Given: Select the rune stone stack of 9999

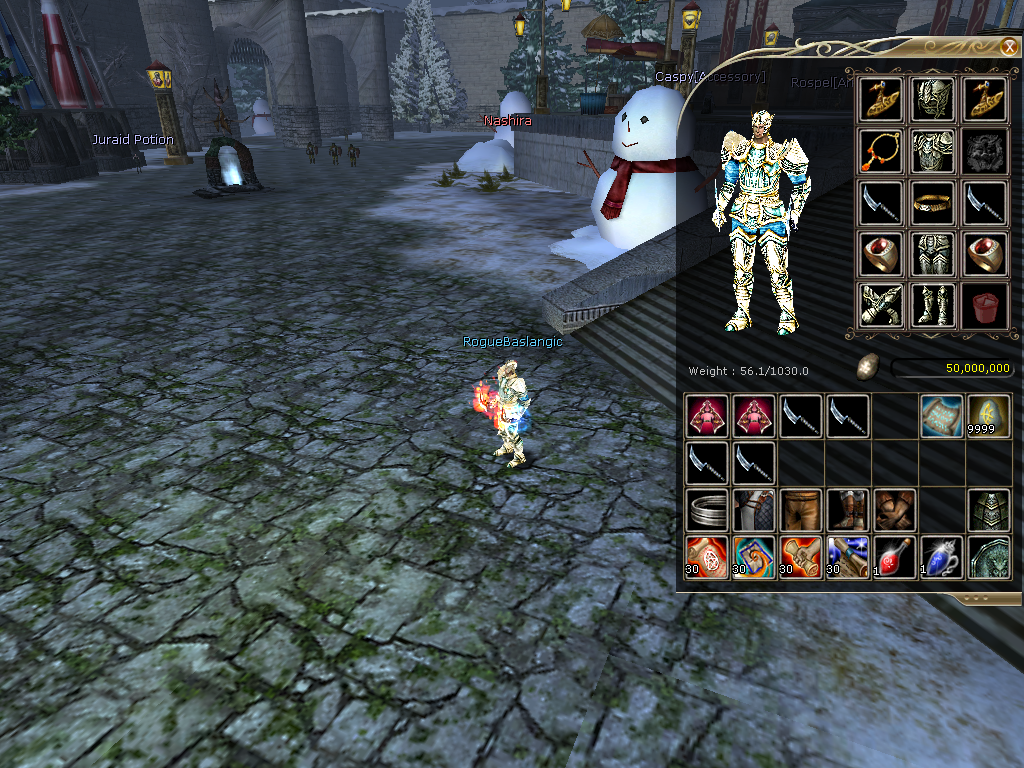Looking at the screenshot, I should (x=988, y=416).
